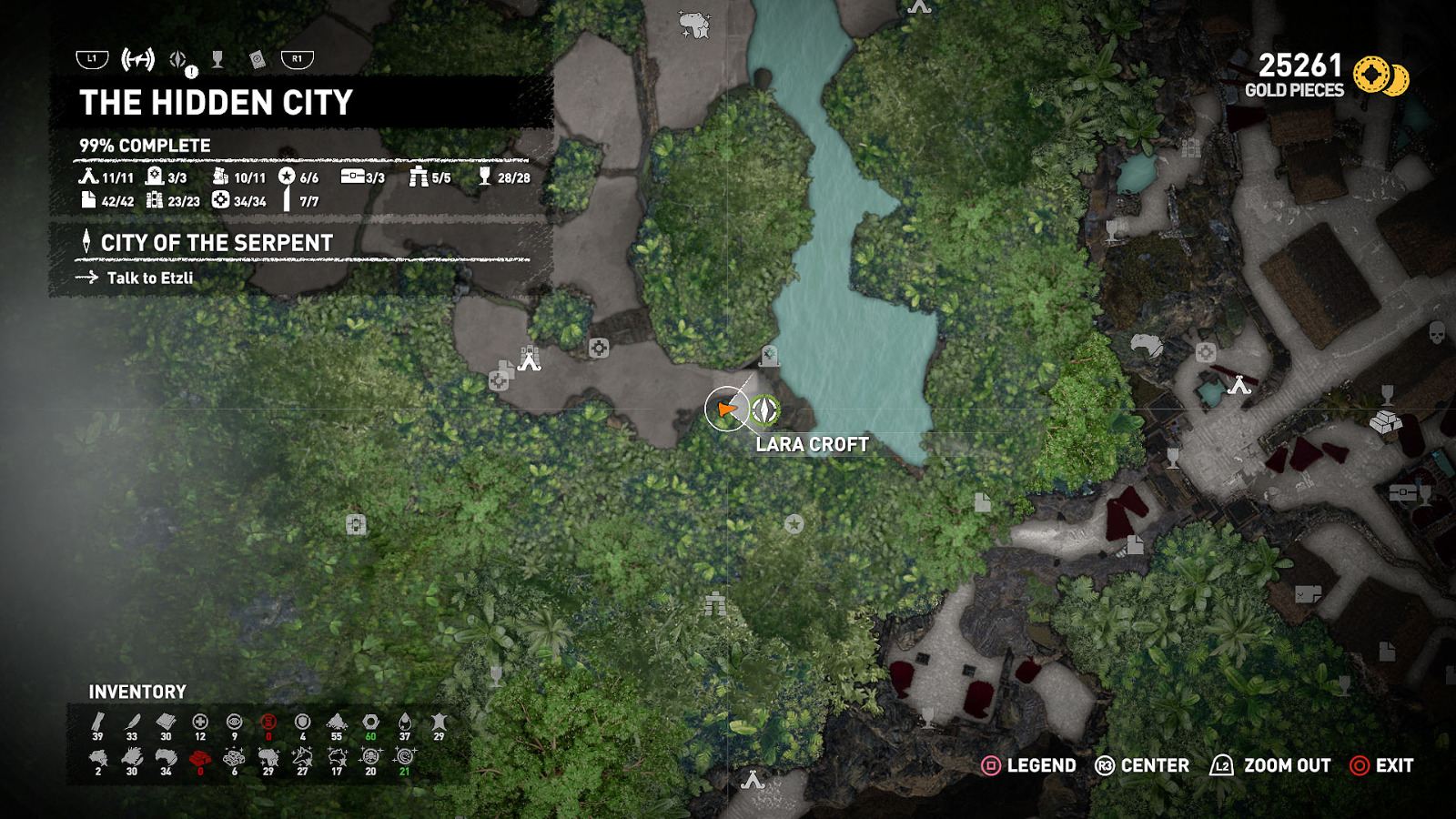Switch to the chalice challenges tab

point(217,60)
